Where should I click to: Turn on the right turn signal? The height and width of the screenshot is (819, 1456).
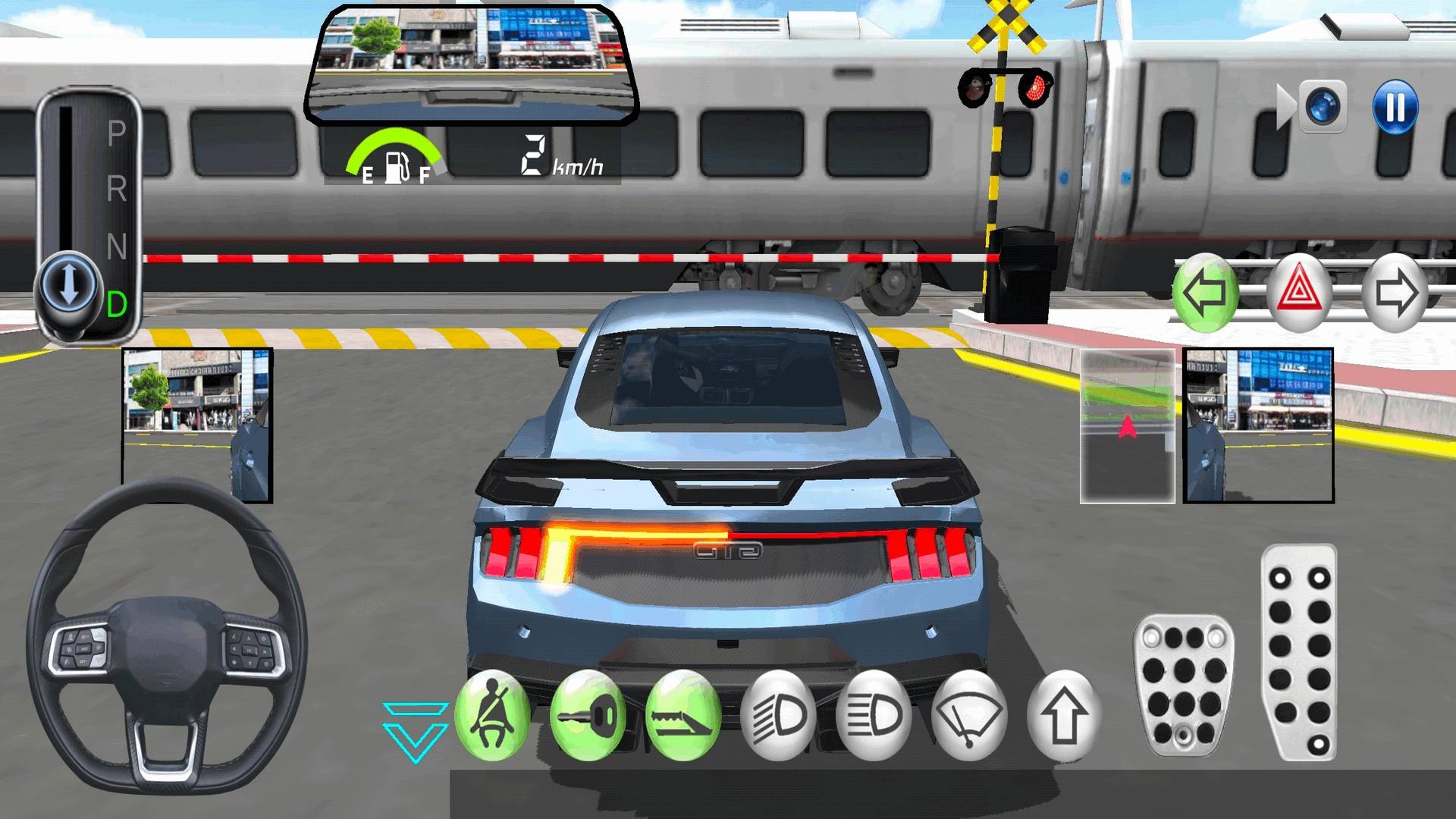1395,293
